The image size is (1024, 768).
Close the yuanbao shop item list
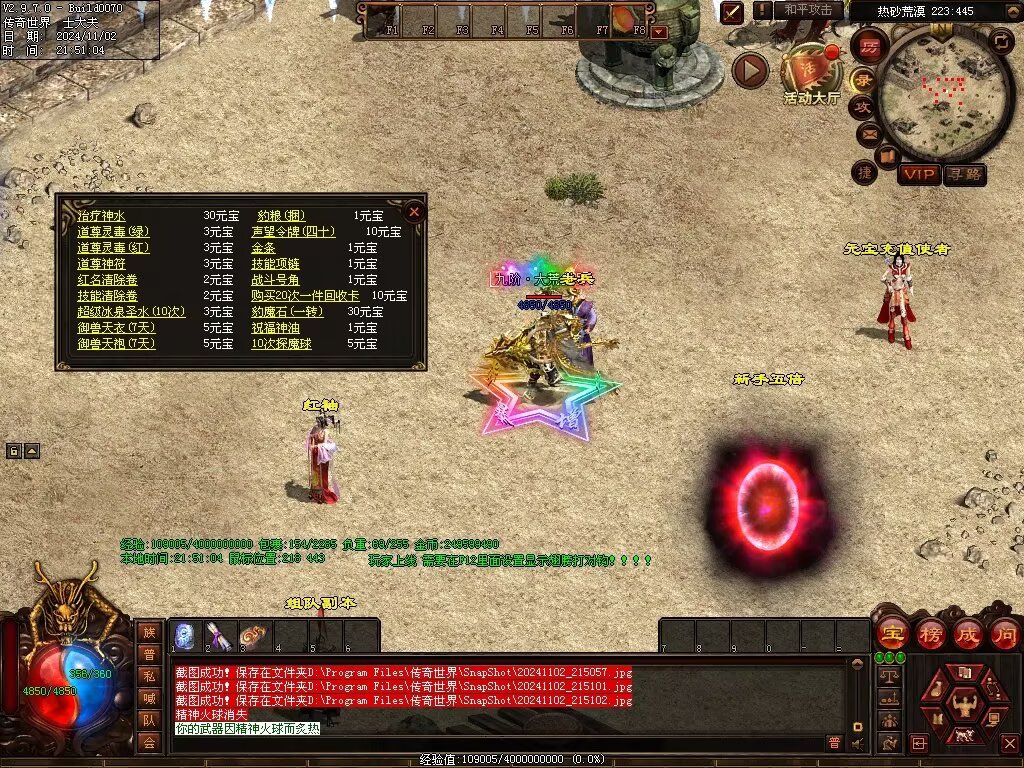click(414, 212)
